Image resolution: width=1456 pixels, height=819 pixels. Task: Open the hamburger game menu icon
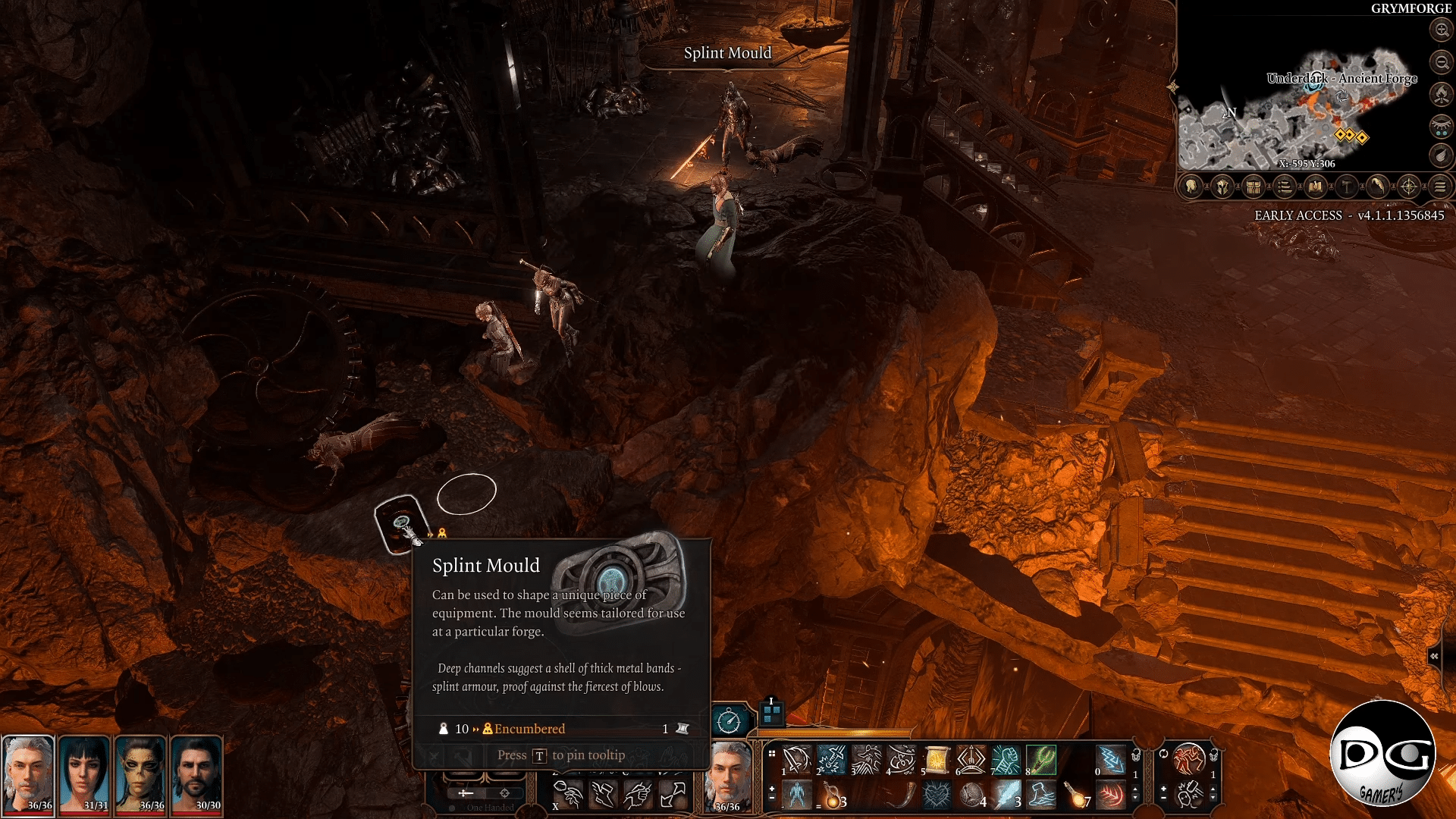click(1441, 187)
